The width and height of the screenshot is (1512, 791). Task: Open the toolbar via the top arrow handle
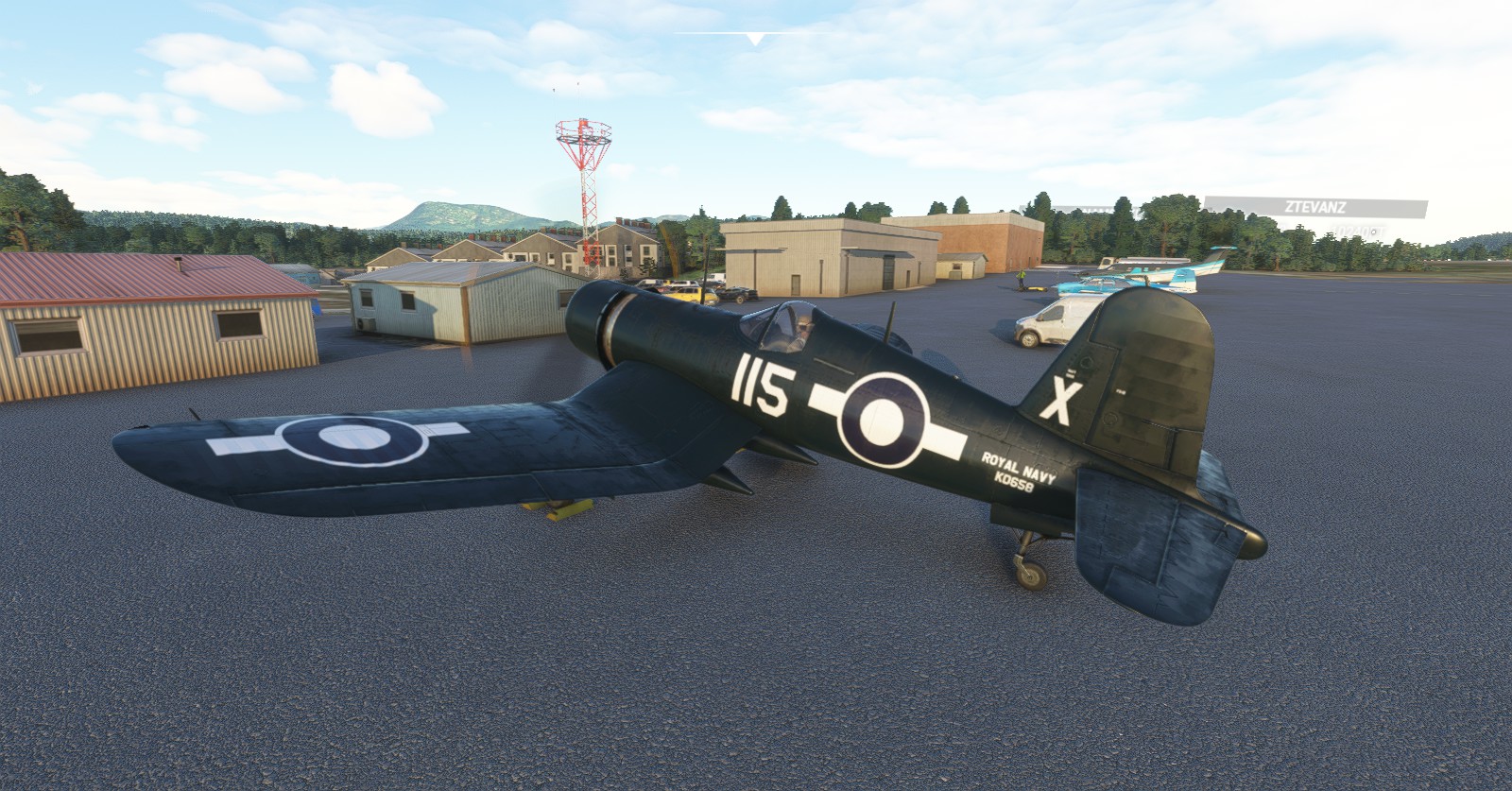(x=754, y=39)
